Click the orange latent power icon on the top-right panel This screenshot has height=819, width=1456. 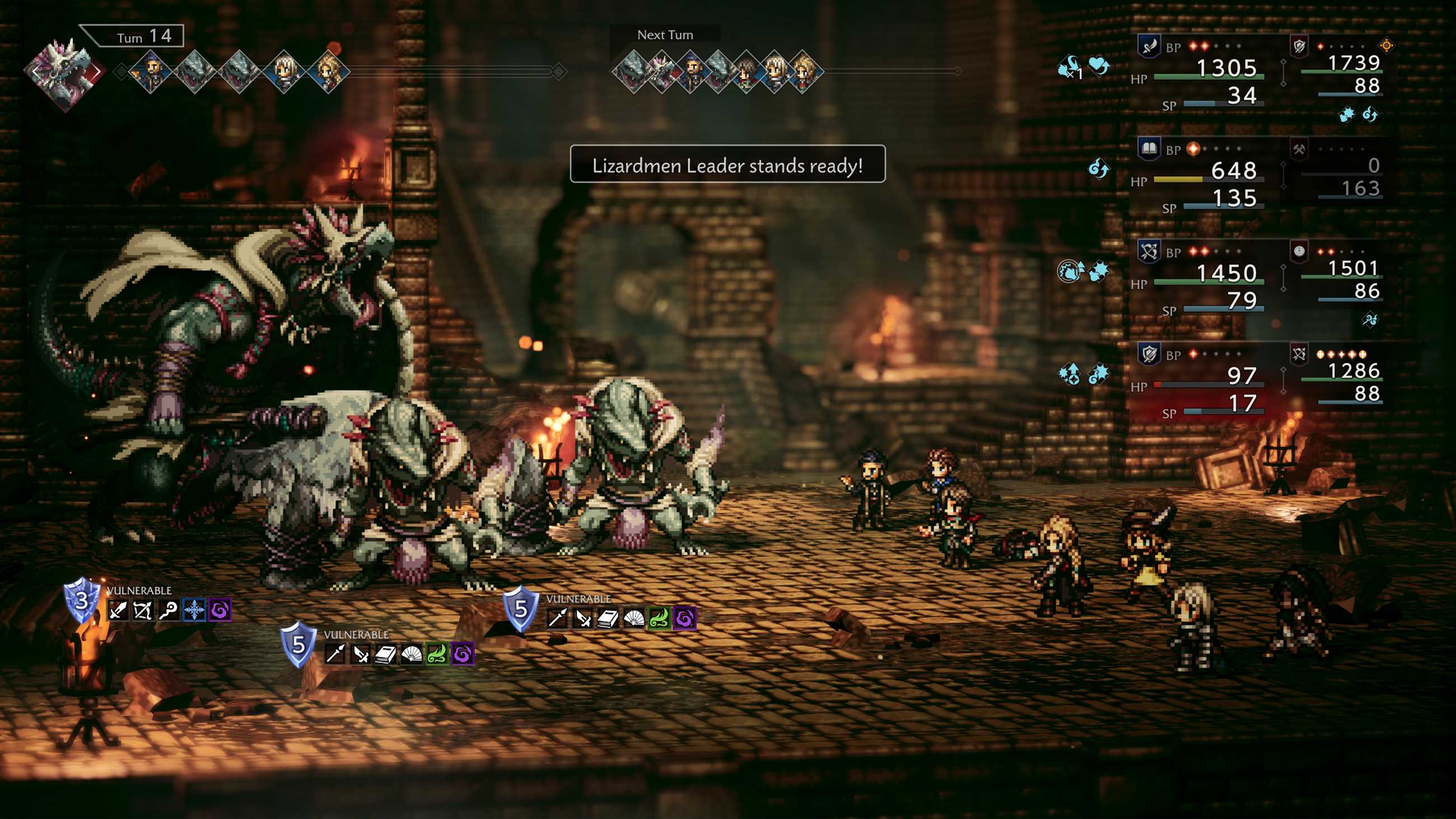[1387, 46]
